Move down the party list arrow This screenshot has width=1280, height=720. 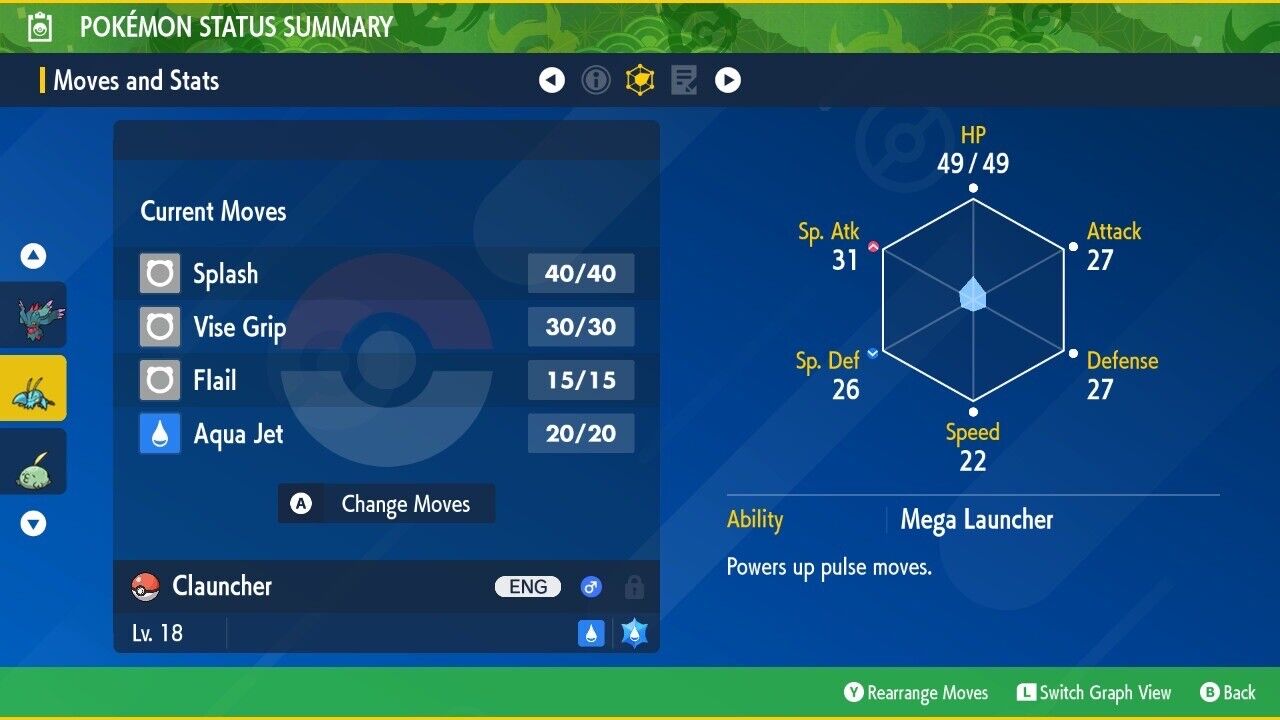click(x=34, y=523)
